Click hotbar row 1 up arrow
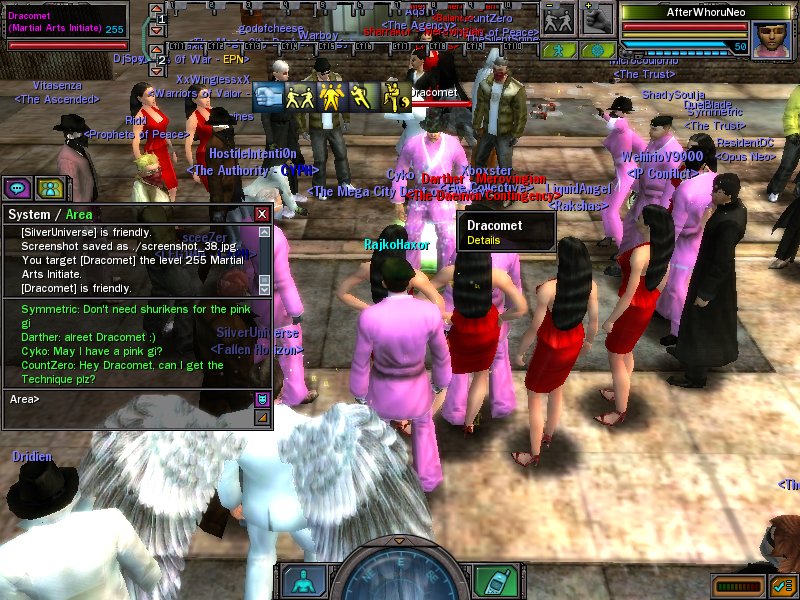800x600 pixels. (x=156, y=9)
